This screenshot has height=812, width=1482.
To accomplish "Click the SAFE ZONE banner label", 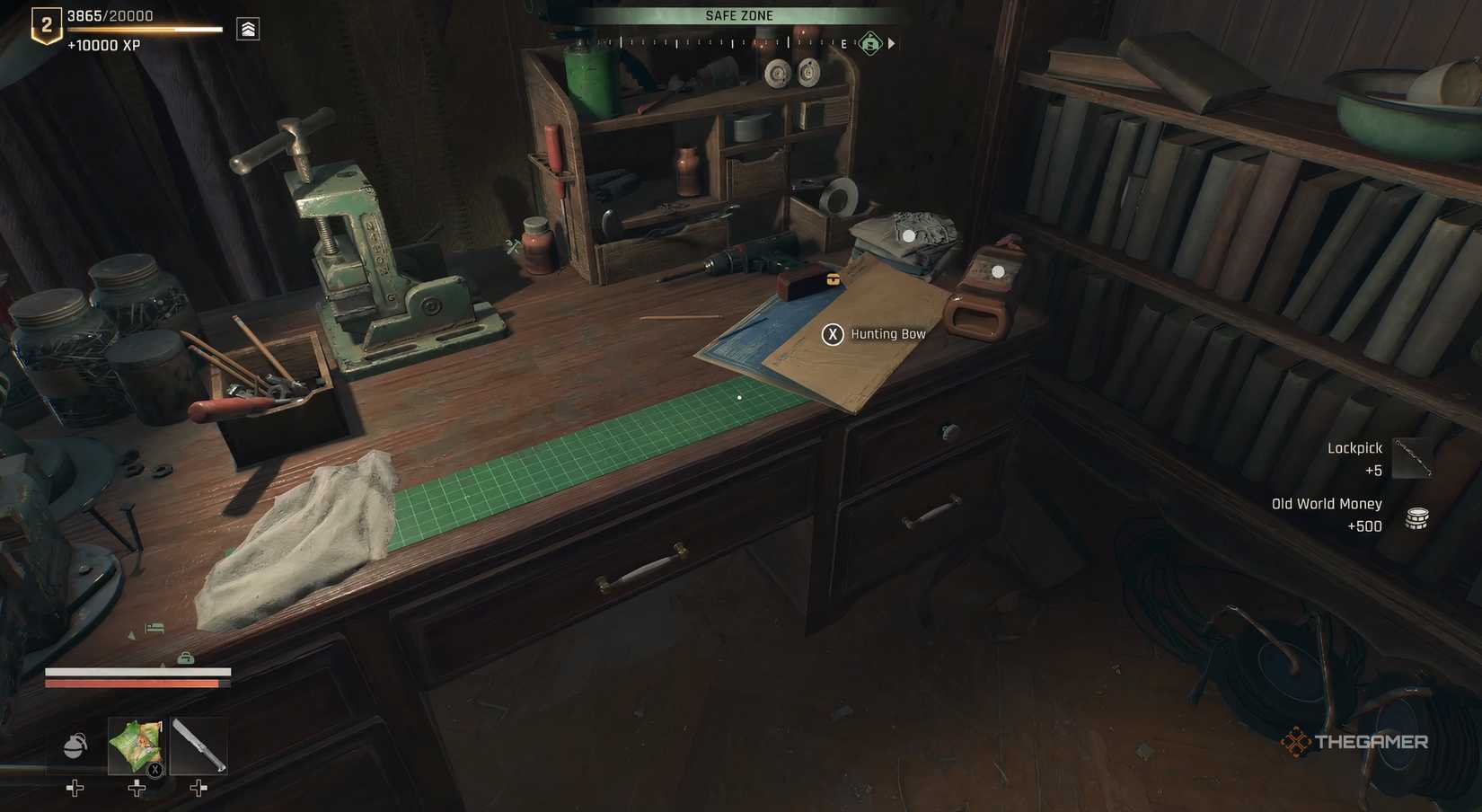I will tap(739, 14).
